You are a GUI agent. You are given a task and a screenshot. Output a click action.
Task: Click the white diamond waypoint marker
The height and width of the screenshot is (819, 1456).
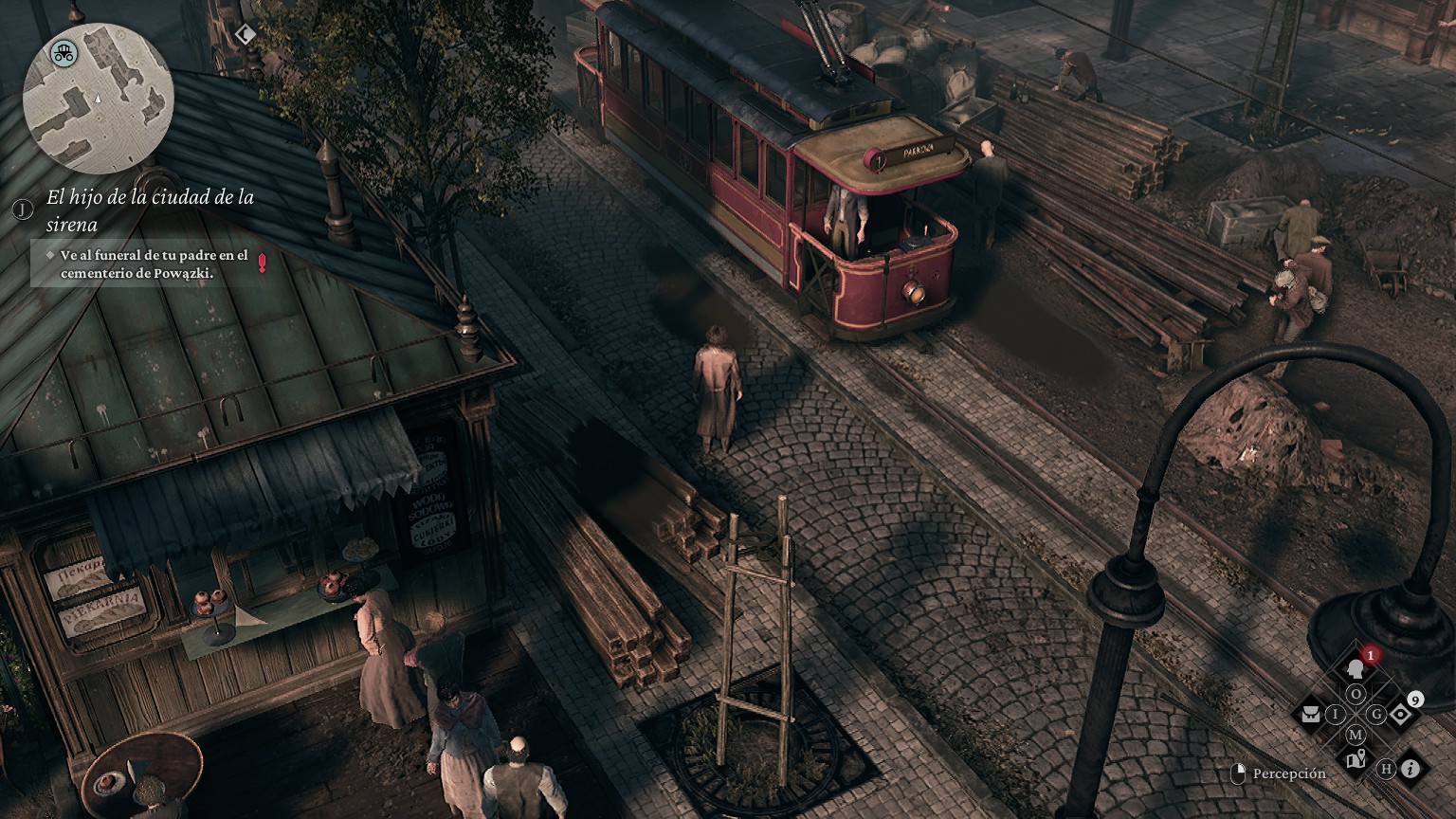(246, 35)
